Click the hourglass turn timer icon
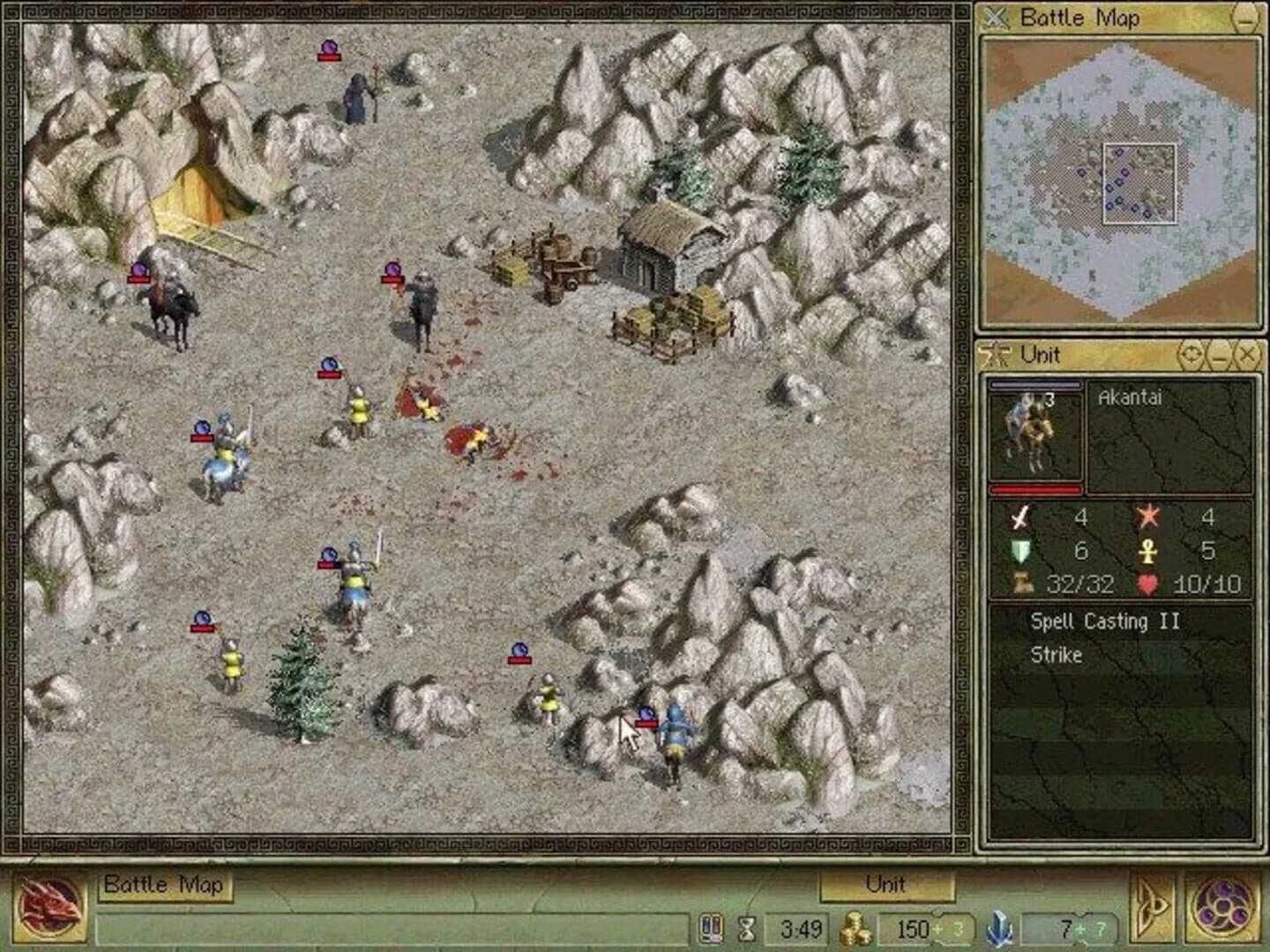 (x=745, y=927)
